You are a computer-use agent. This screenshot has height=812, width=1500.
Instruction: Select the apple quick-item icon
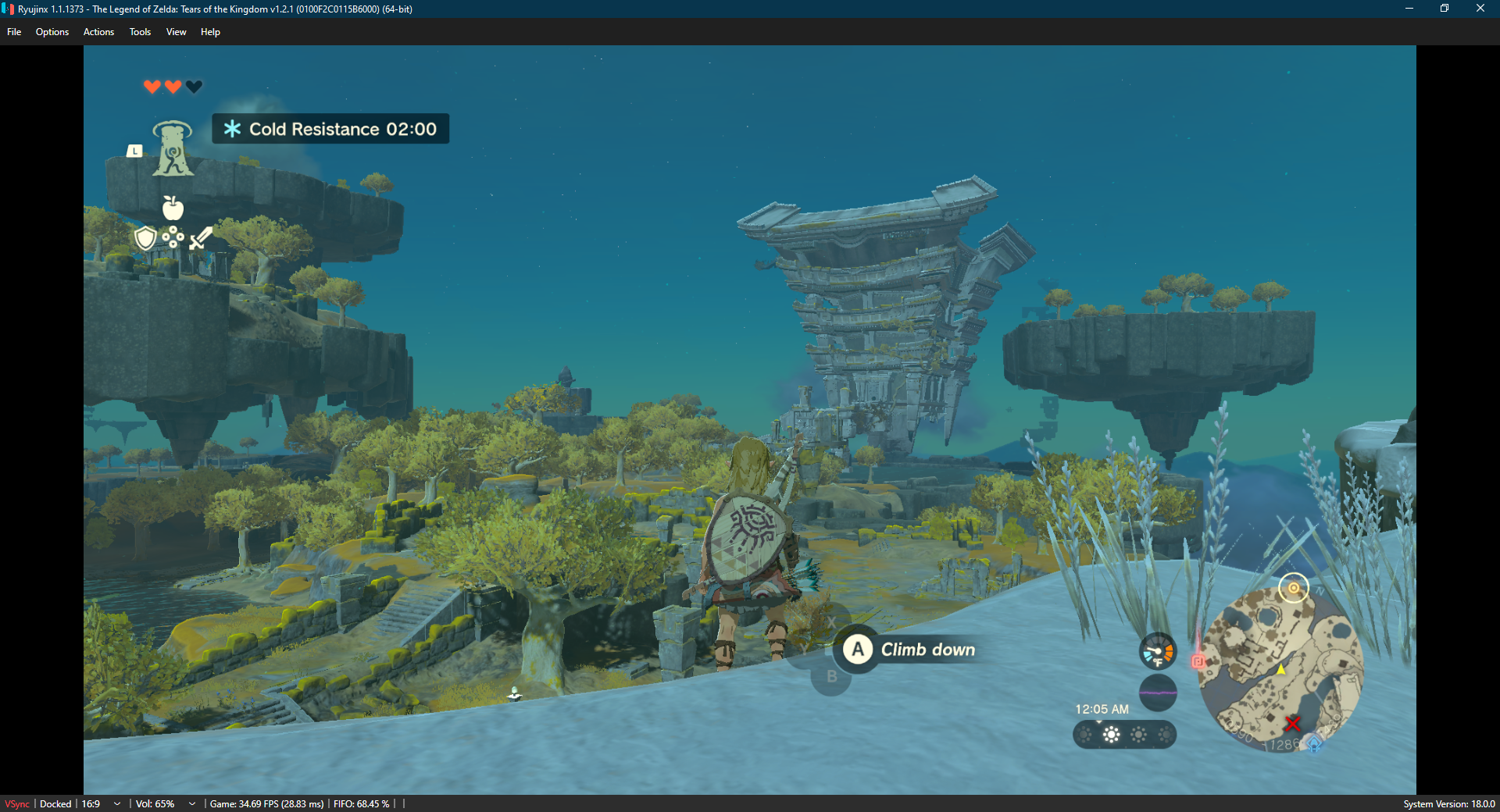(x=173, y=208)
